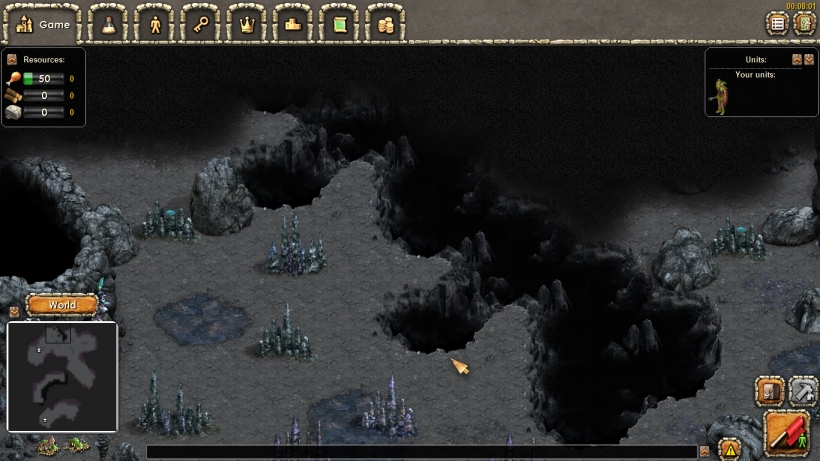Toggle the minimap collapse arrow
This screenshot has width=820, height=461.
[13, 312]
